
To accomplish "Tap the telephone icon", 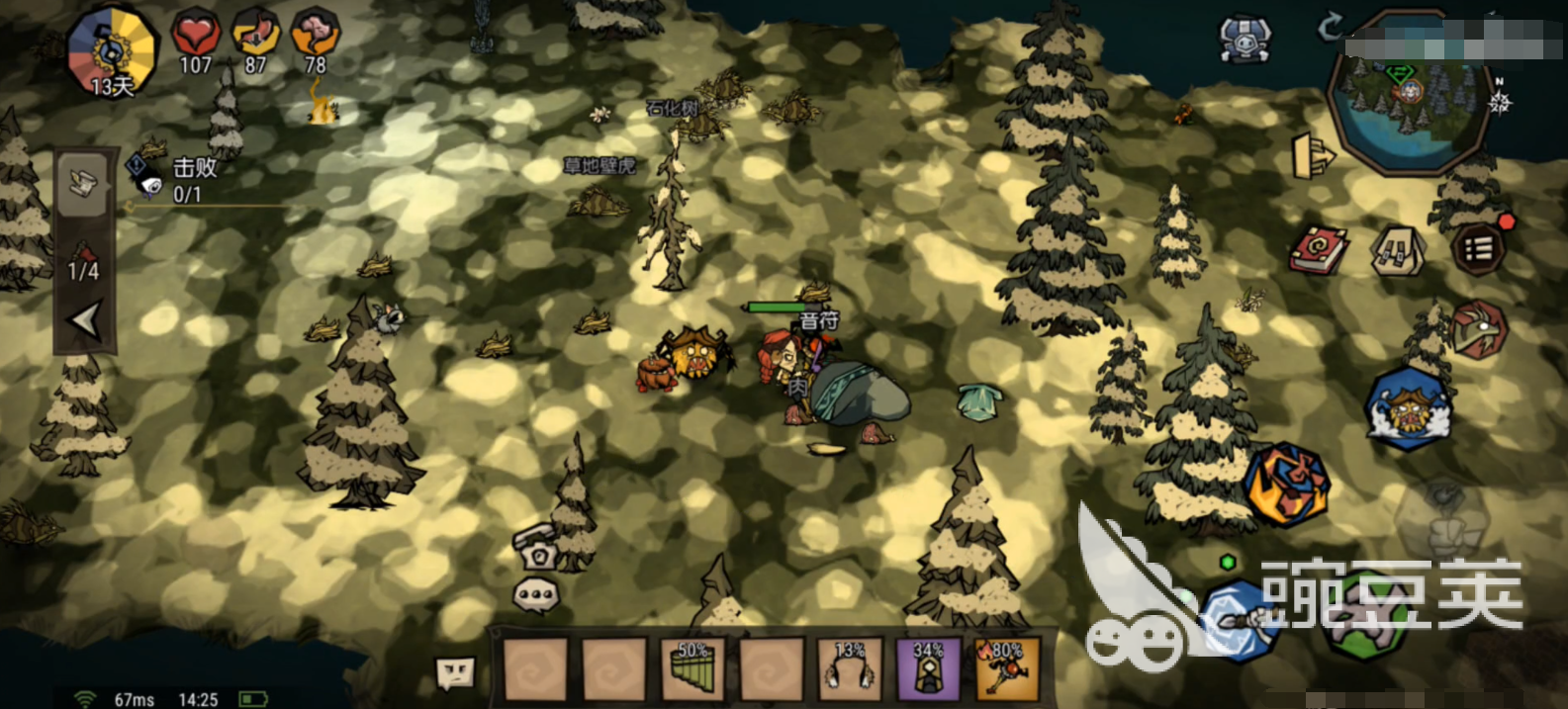I will [537, 547].
